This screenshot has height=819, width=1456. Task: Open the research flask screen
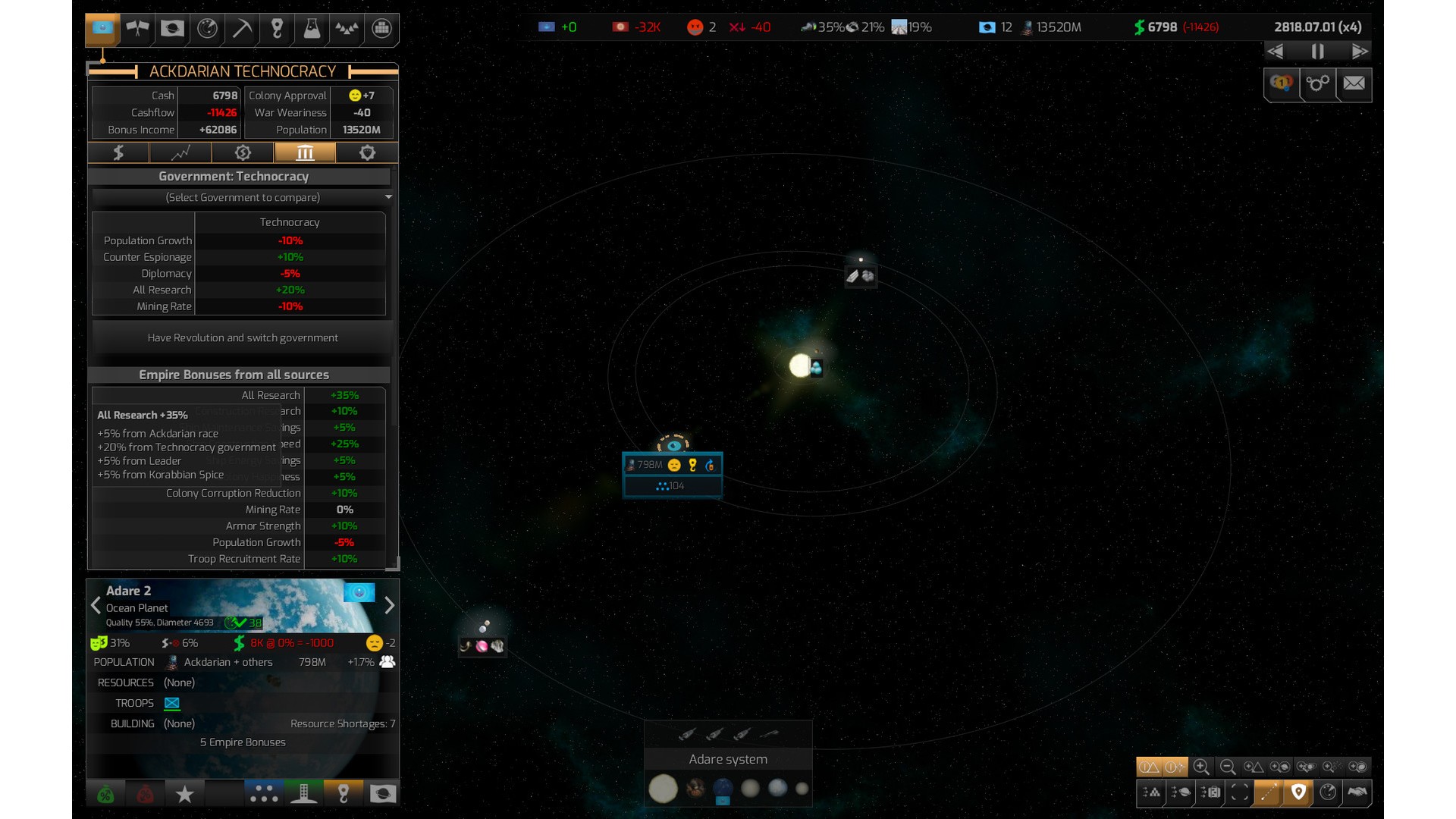pyautogui.click(x=312, y=29)
